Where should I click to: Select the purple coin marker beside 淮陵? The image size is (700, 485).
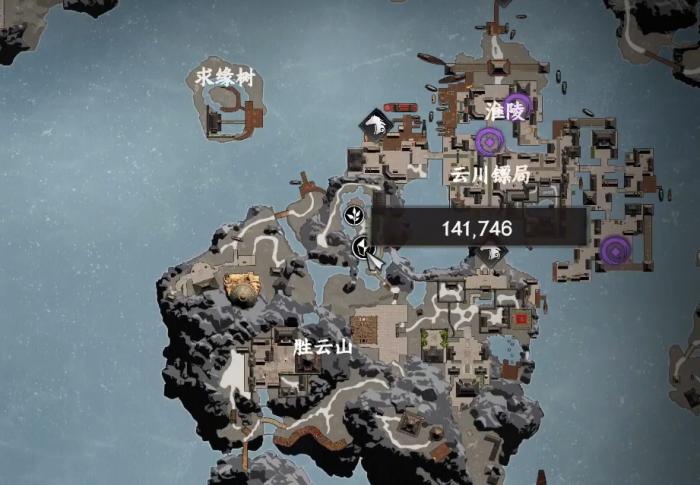tap(516, 106)
